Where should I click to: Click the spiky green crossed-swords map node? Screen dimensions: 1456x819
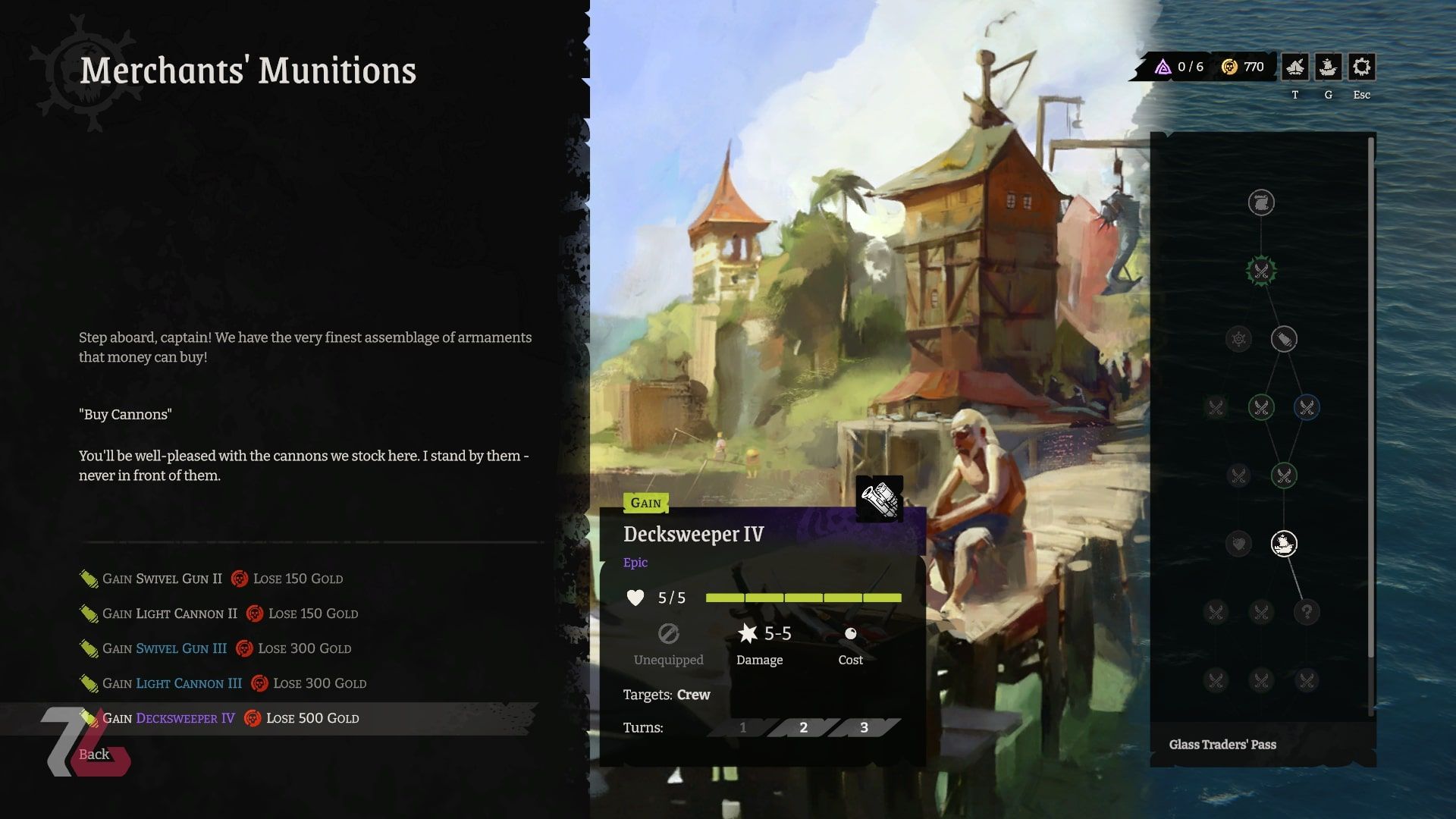click(x=1261, y=271)
